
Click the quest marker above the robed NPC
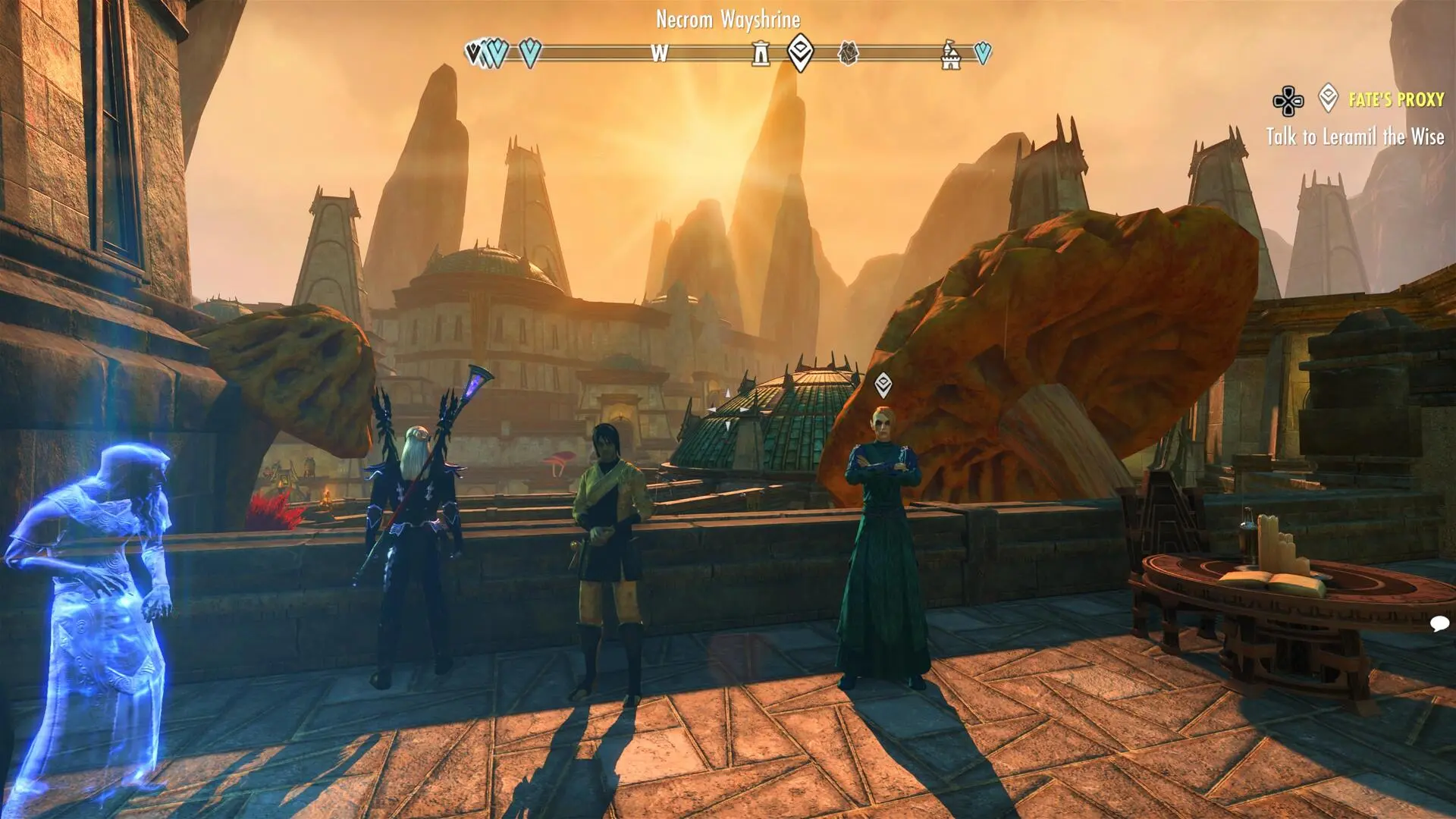(883, 384)
